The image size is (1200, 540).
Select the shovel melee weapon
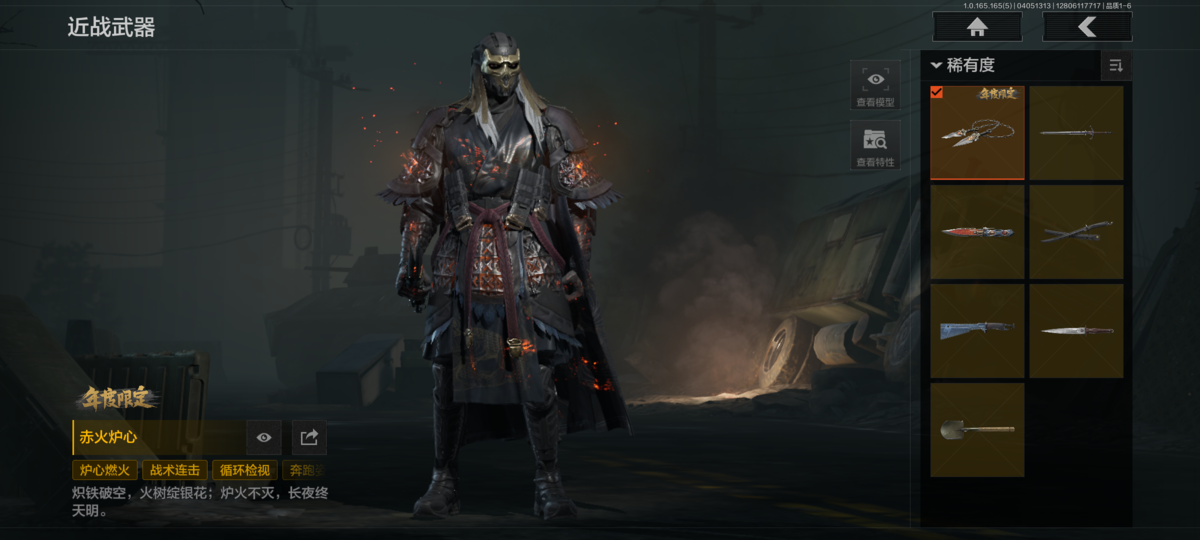coord(977,429)
